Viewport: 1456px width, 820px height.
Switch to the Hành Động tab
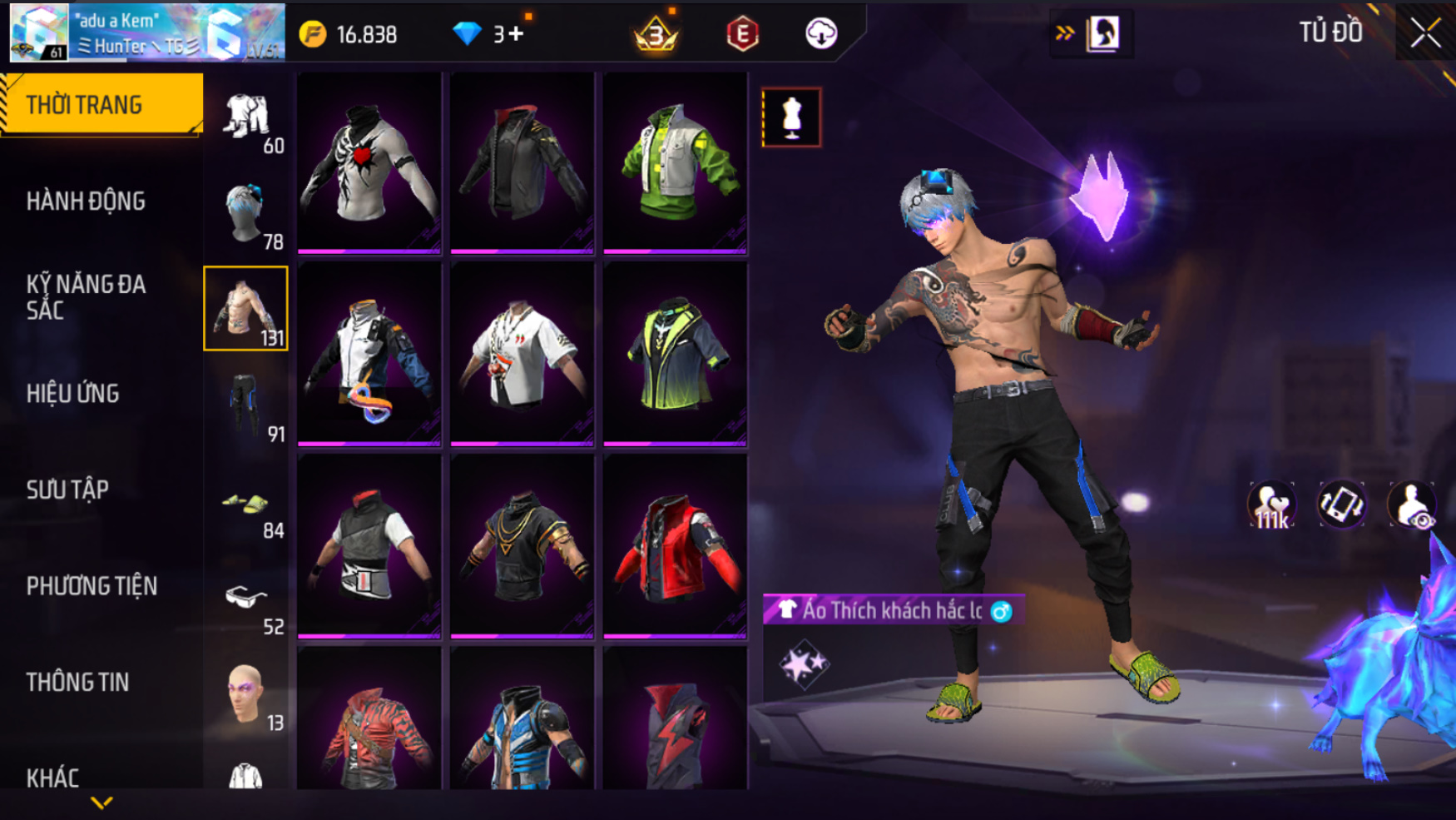86,201
